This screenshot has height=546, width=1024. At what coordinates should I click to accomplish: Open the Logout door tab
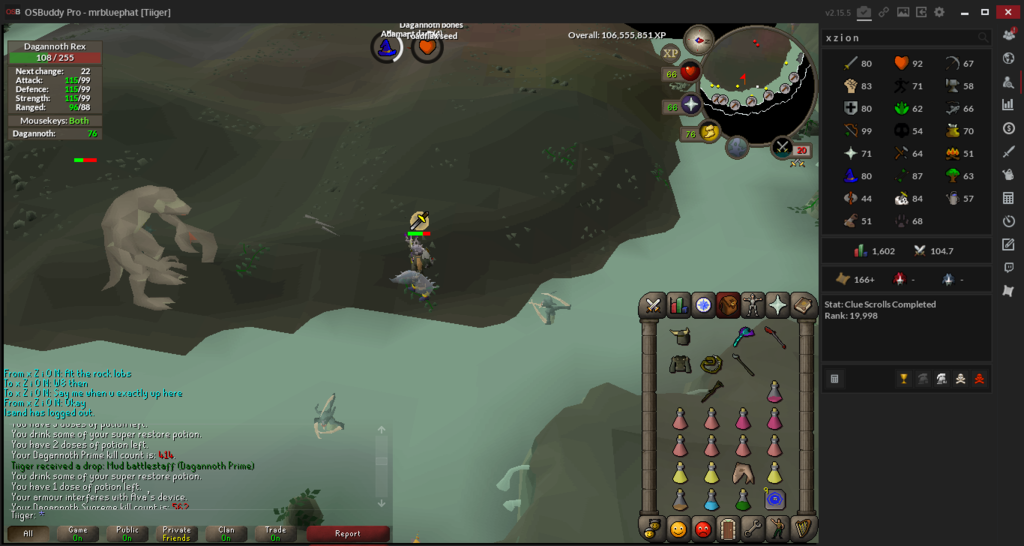pos(728,528)
